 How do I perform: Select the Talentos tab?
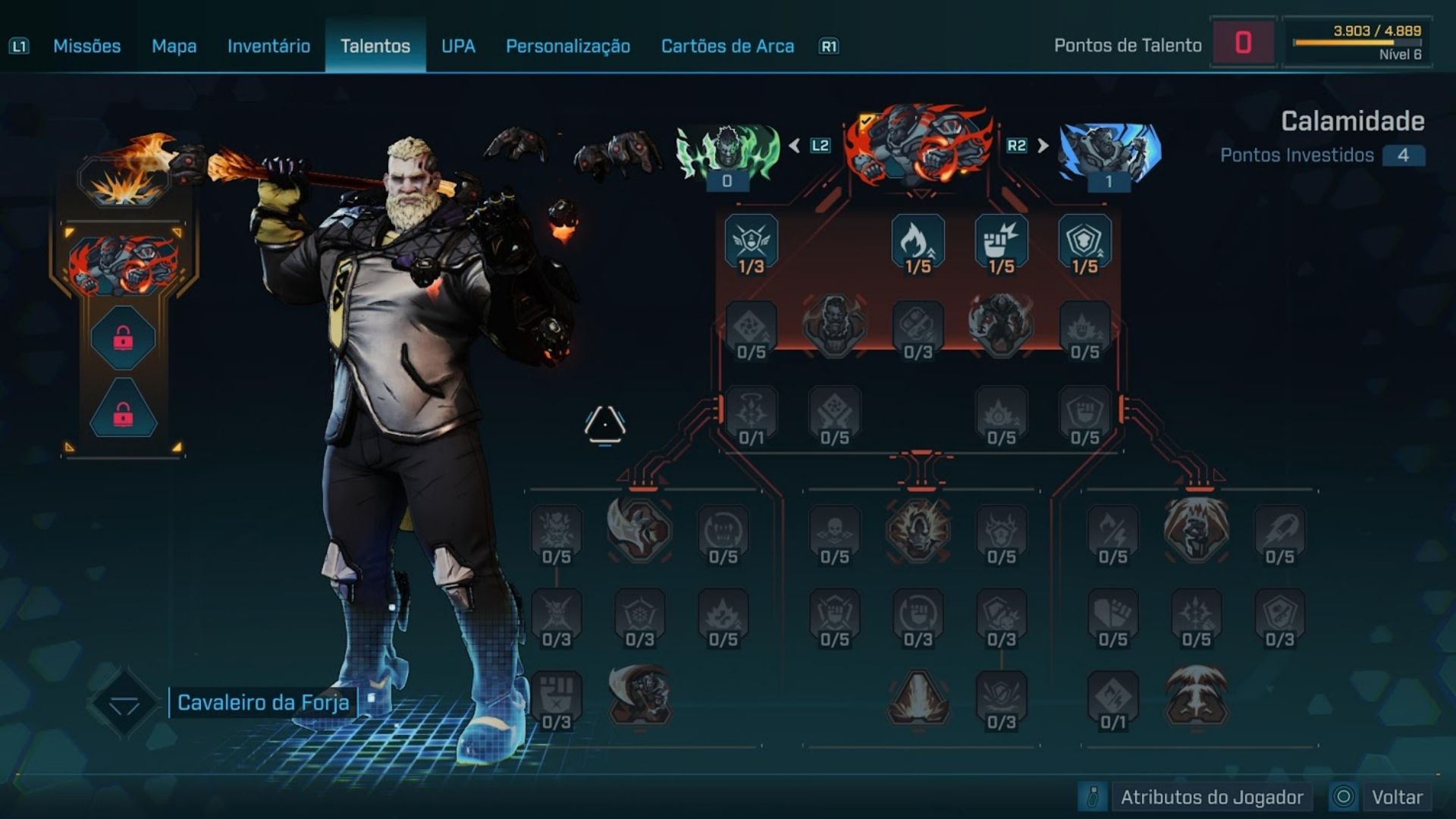375,46
